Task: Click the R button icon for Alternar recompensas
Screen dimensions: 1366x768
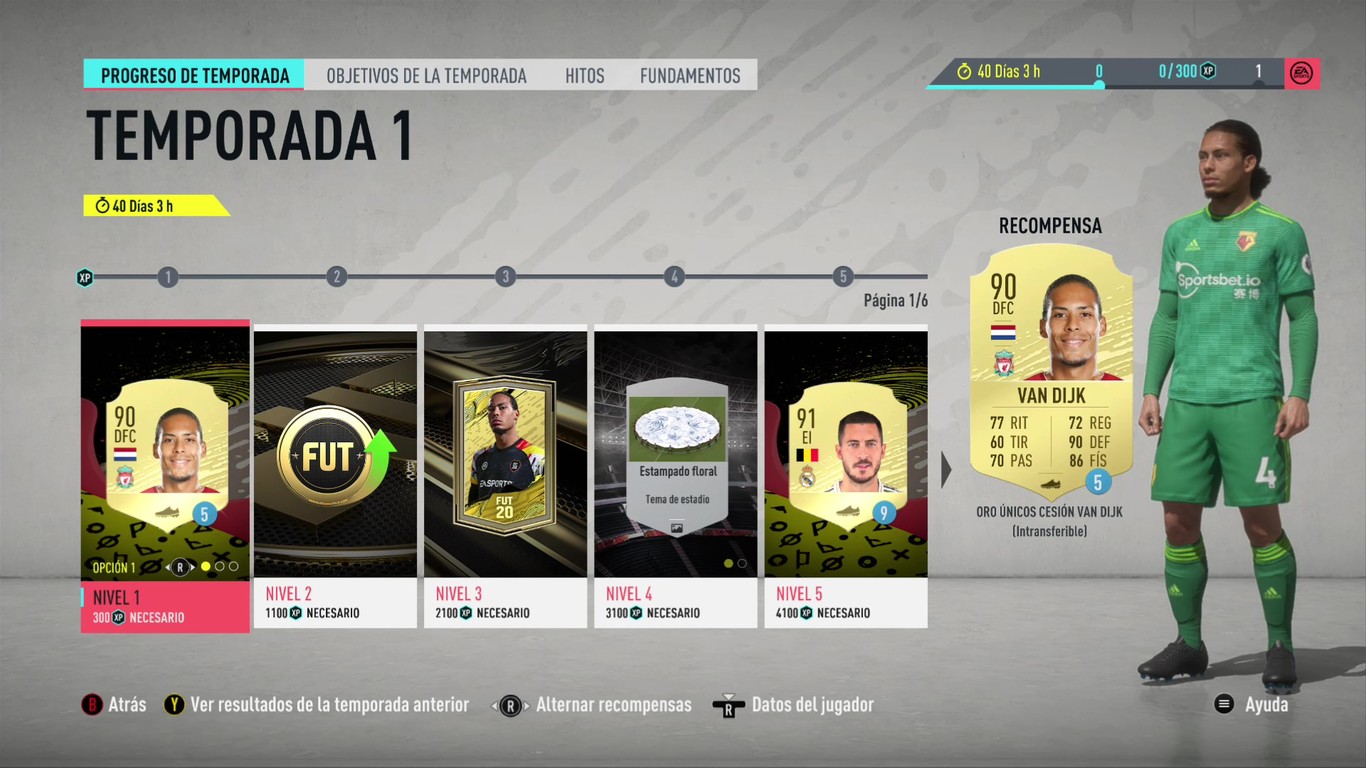Action: 511,704
